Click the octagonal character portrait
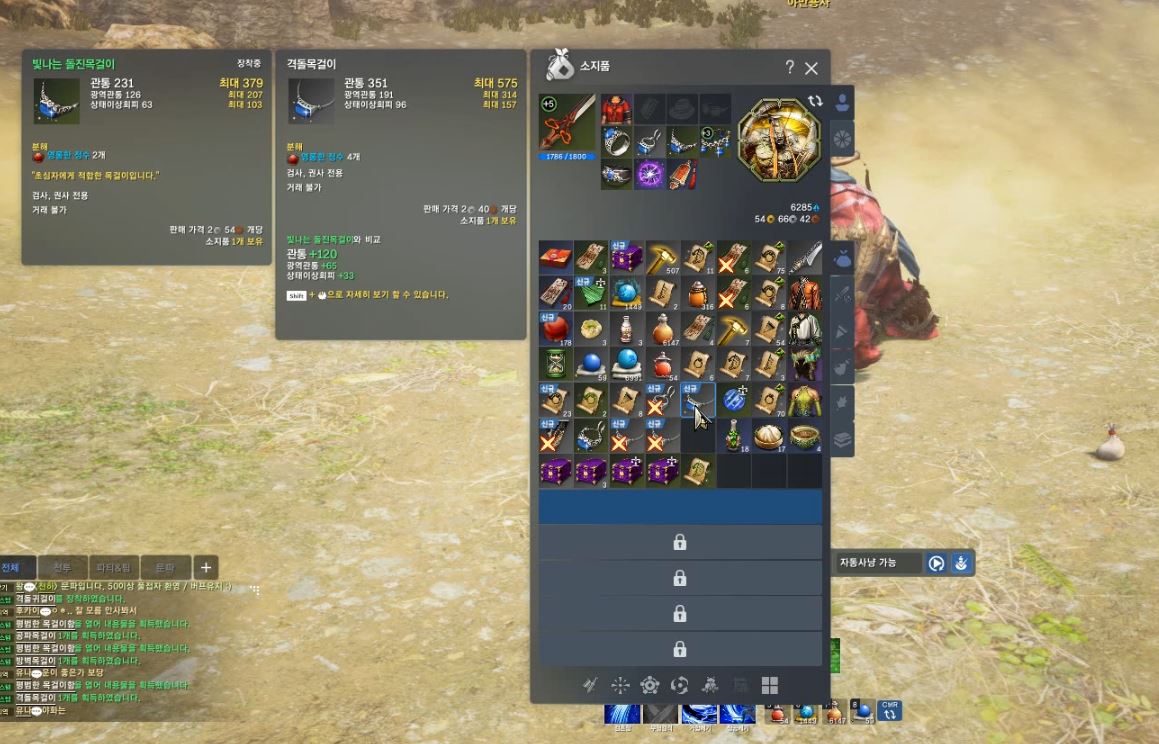Screen dimensions: 1159x744 pos(779,139)
